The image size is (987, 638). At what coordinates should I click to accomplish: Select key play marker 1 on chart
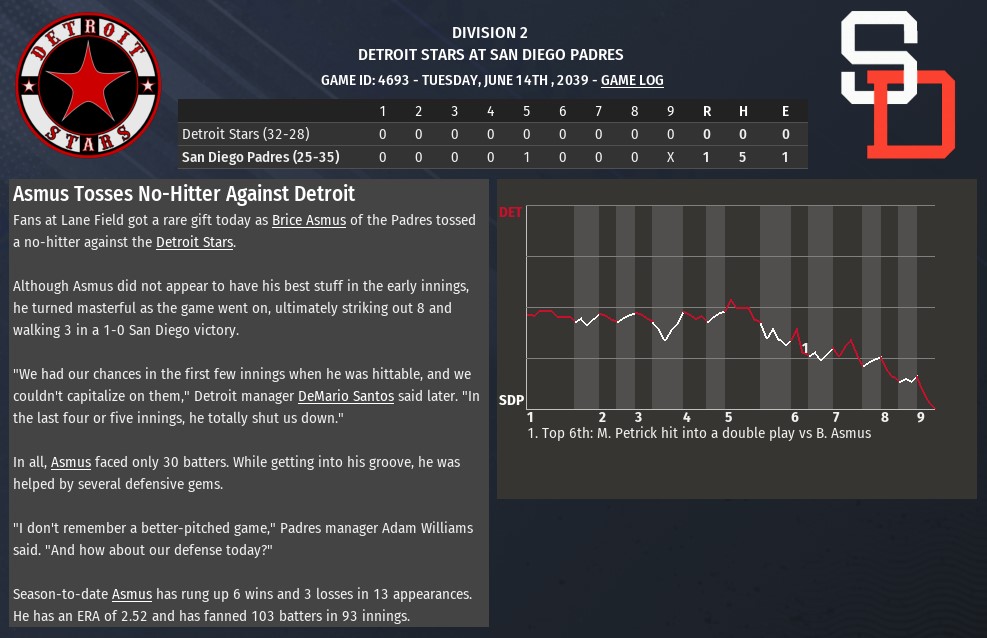pyautogui.click(x=805, y=348)
